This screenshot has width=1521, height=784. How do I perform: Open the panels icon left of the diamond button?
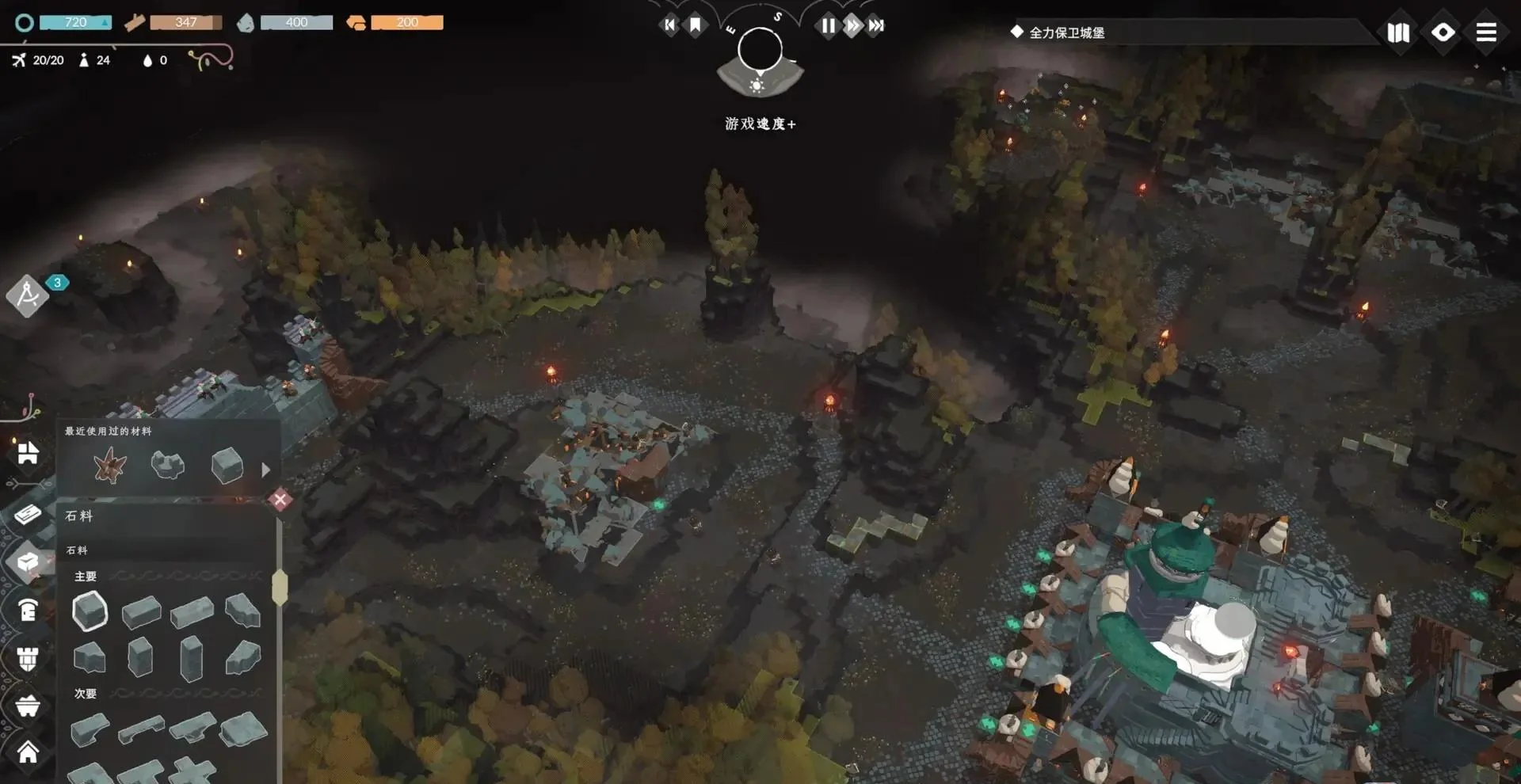[1399, 32]
